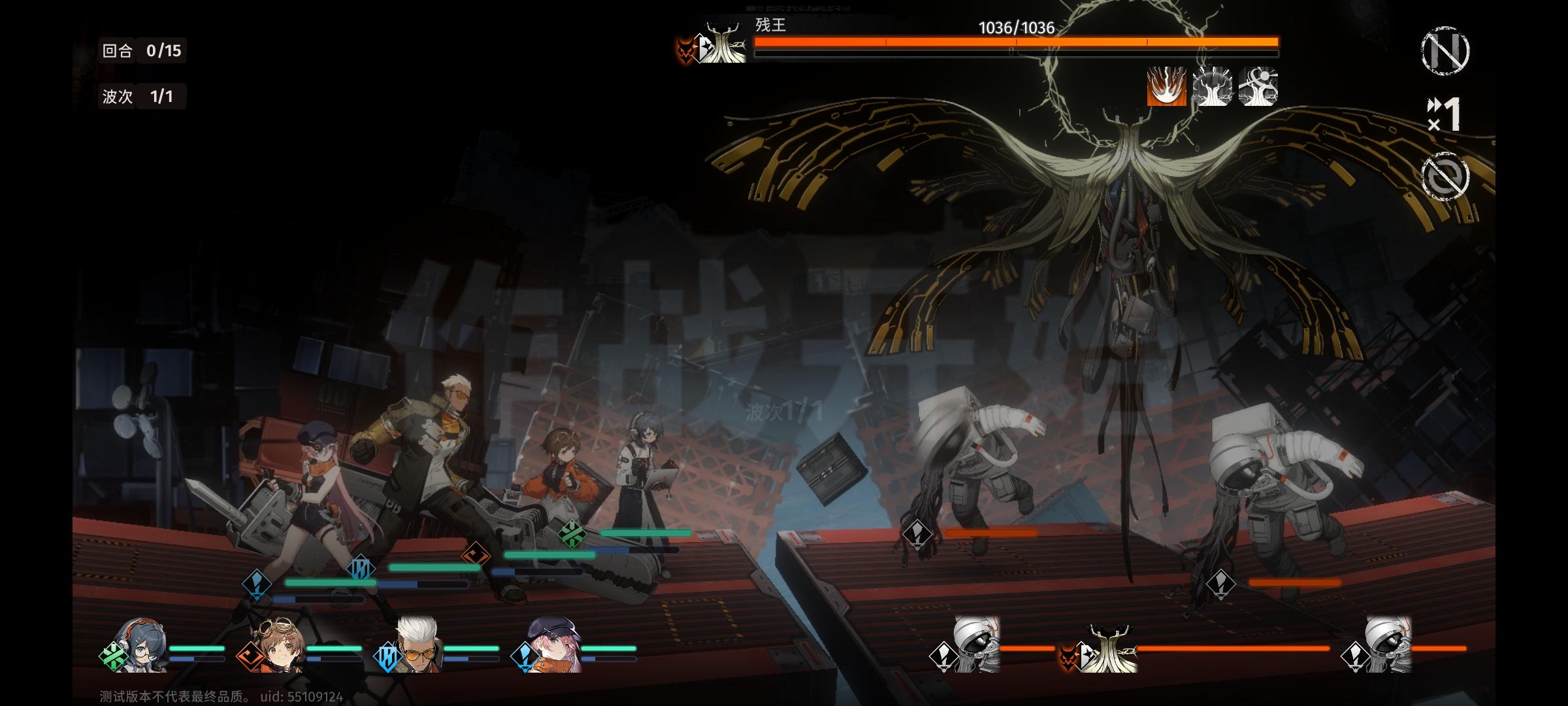This screenshot has width=1568, height=706.
Task: Select the white-haired sunglasses man portrait
Action: (x=416, y=646)
